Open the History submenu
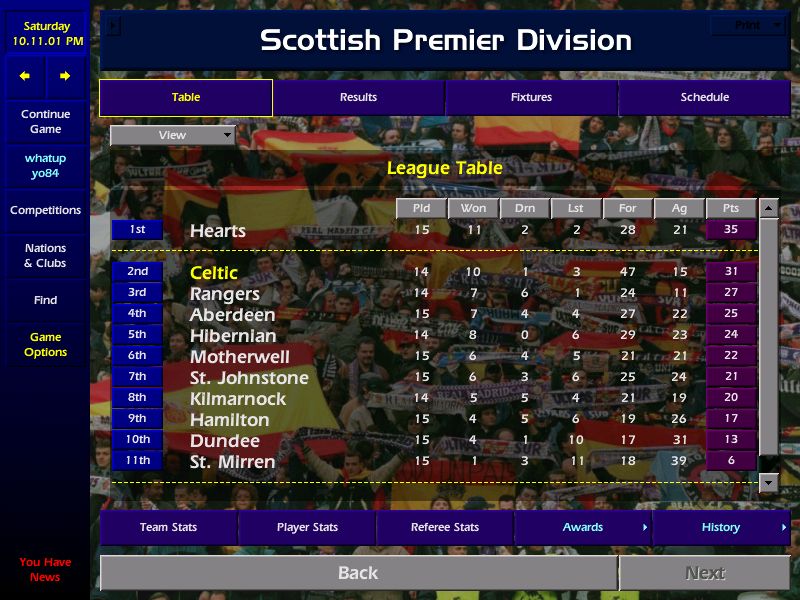The width and height of the screenshot is (800, 600). (x=721, y=527)
